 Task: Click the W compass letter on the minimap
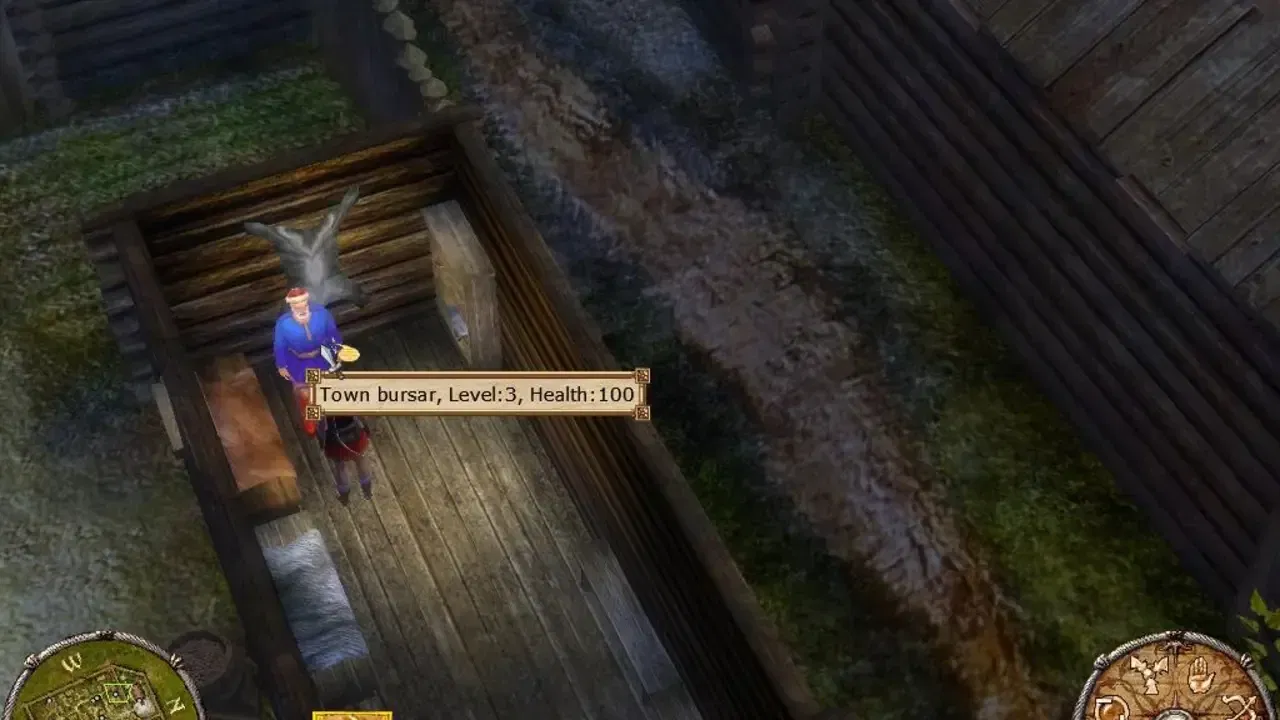tap(71, 665)
